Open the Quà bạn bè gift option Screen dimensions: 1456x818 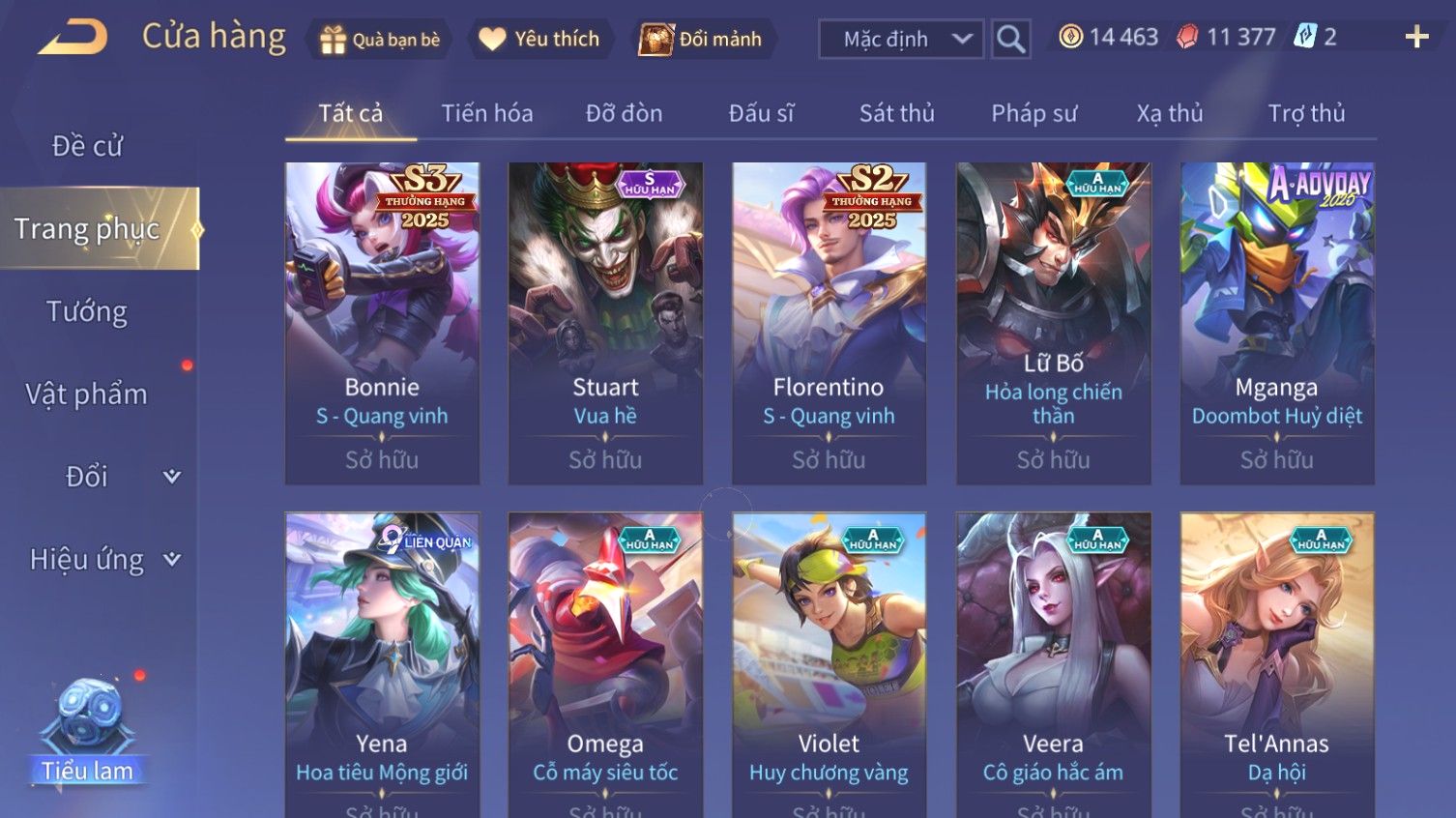(x=380, y=40)
